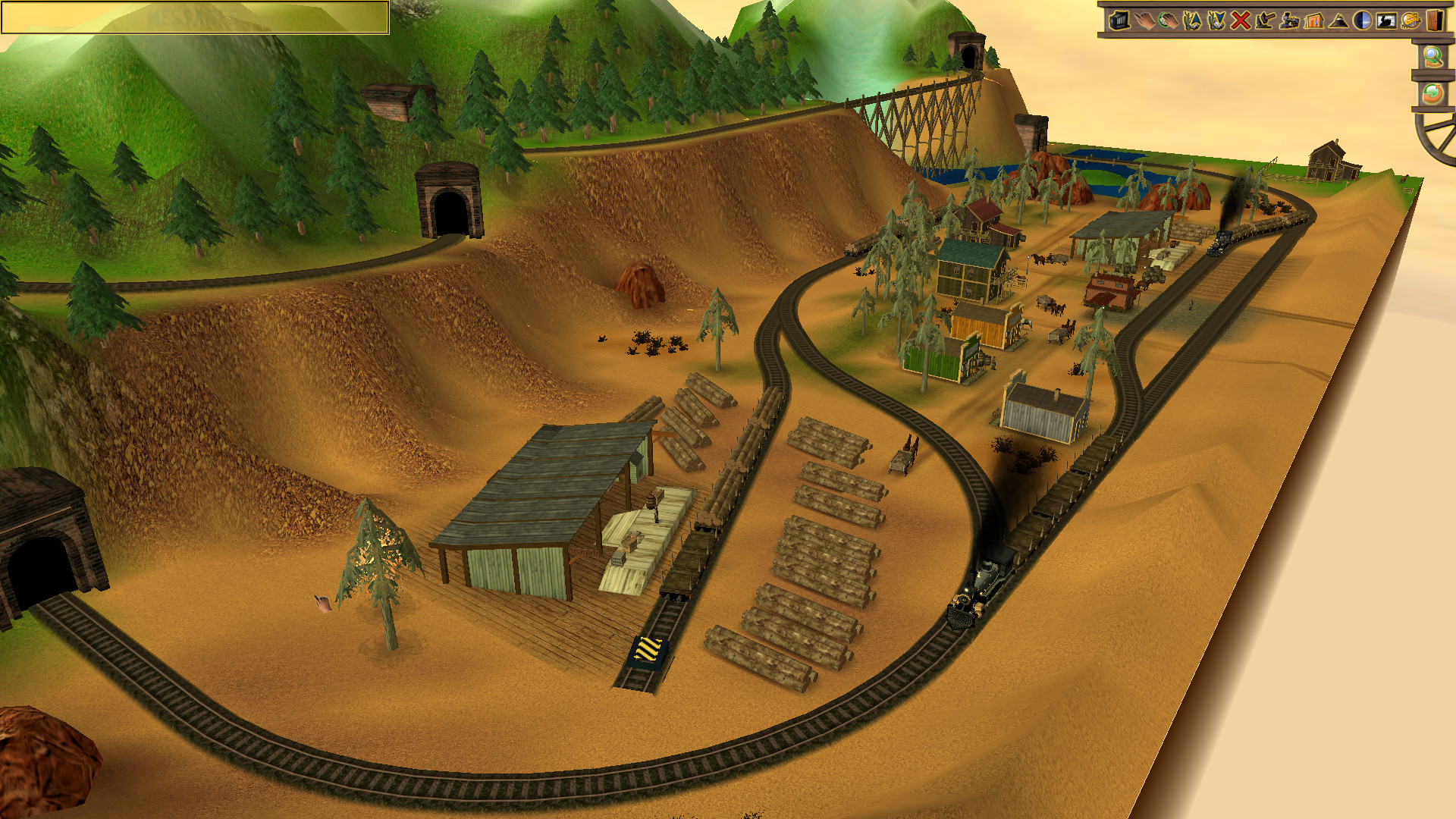Select the screenshot camera tool
The width and height of the screenshot is (1456, 819).
pyautogui.click(x=1120, y=21)
